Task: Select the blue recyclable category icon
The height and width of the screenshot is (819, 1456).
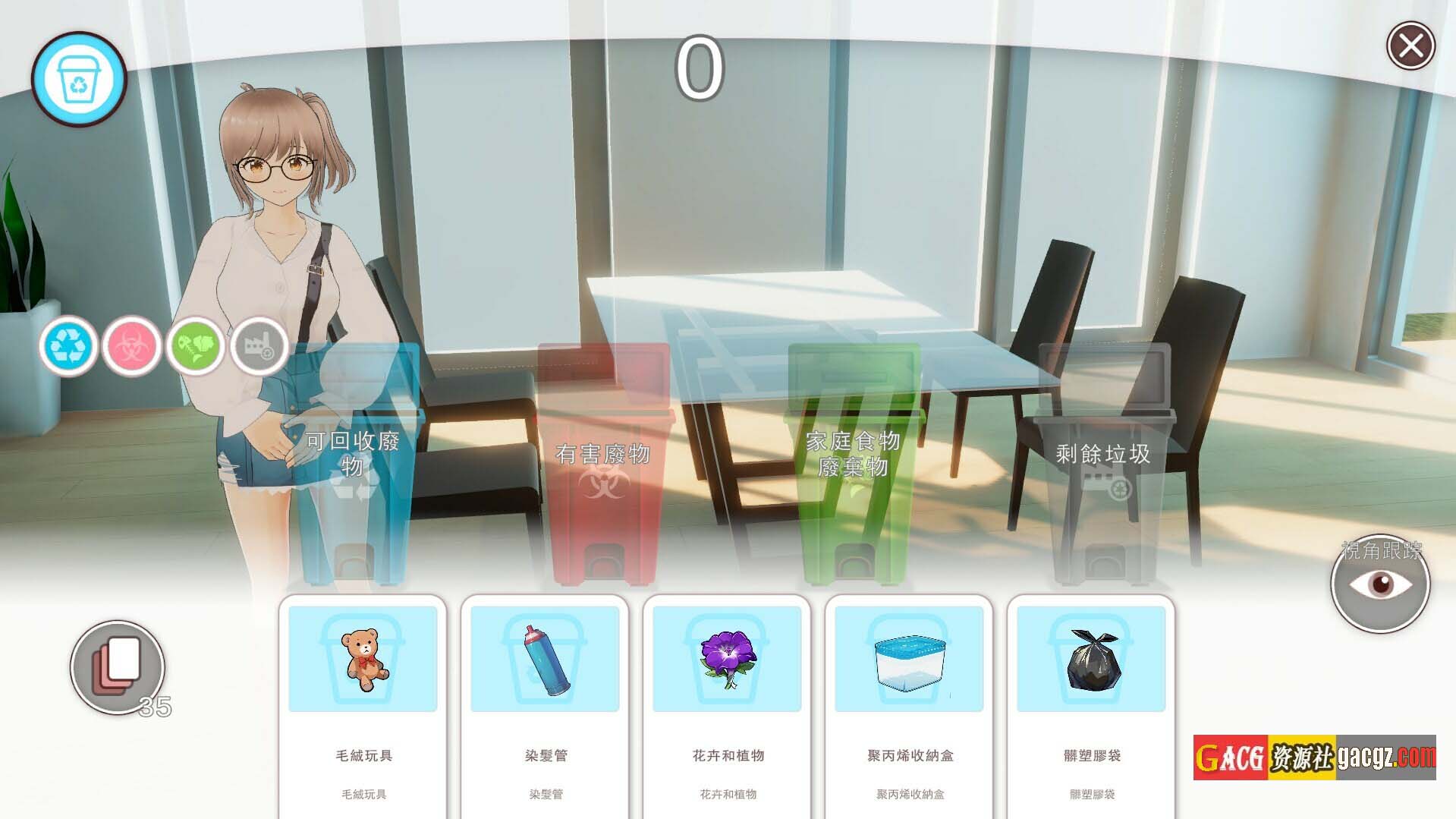Action: 69,346
